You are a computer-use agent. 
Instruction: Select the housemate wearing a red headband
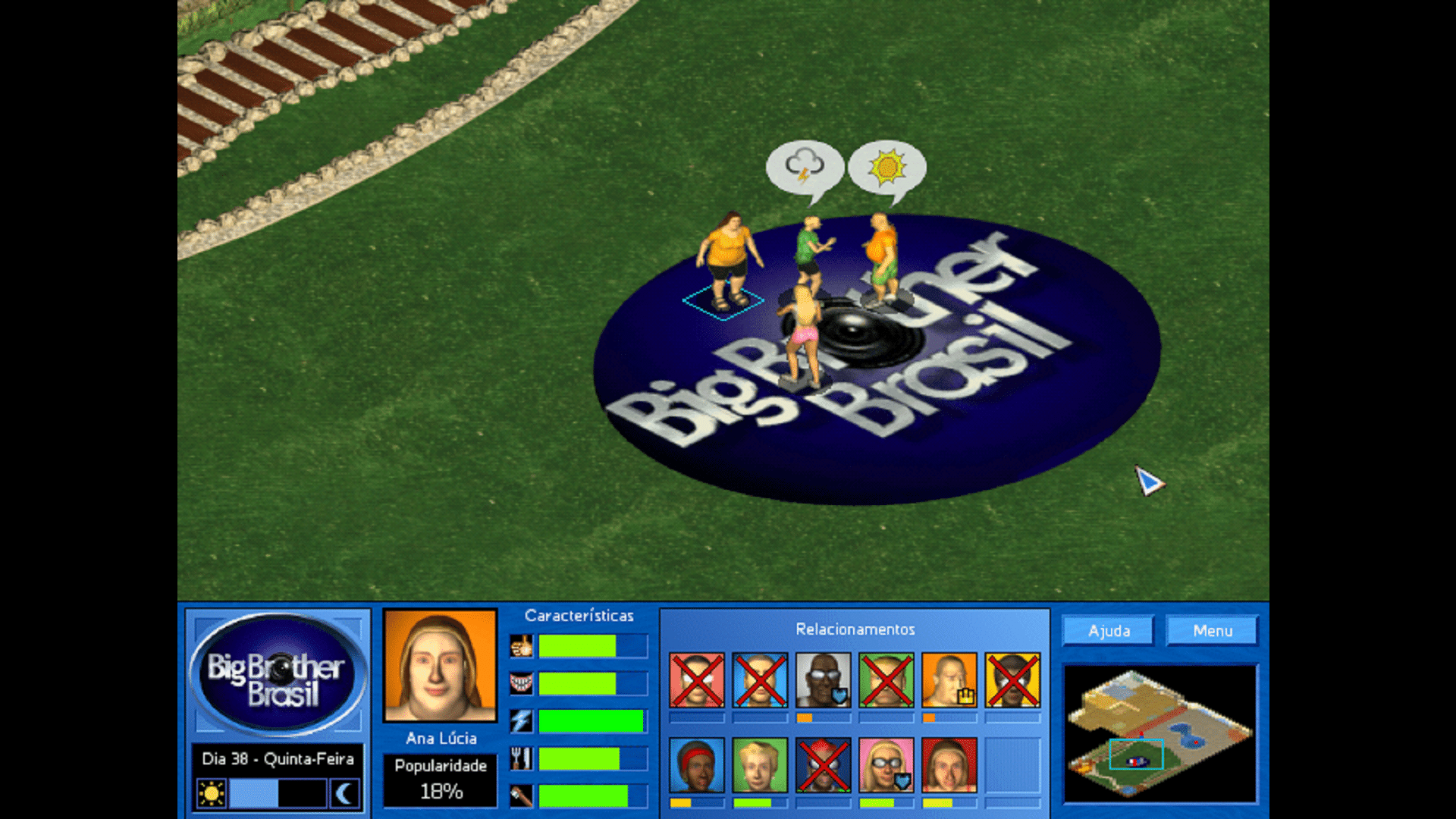[696, 765]
